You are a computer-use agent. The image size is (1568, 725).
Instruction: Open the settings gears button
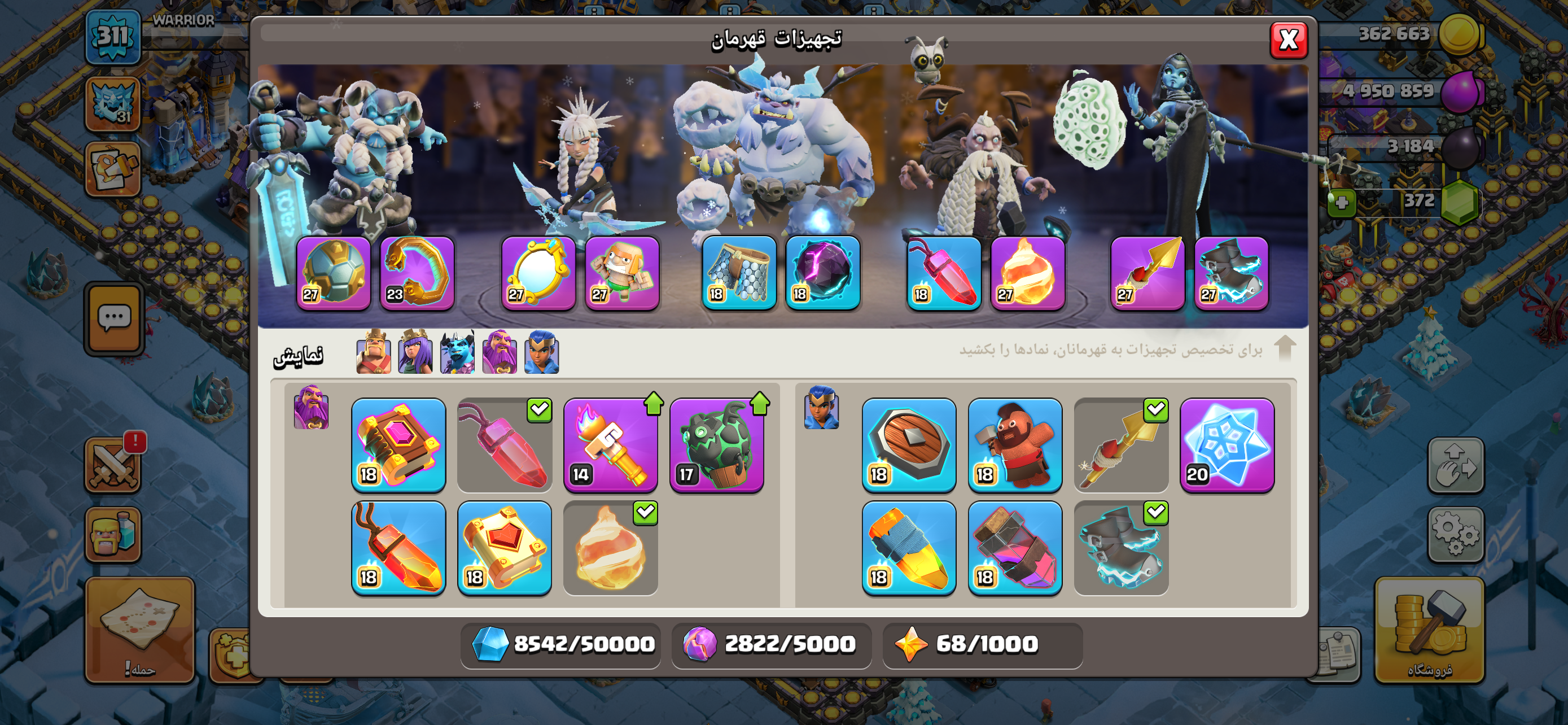tap(1455, 535)
